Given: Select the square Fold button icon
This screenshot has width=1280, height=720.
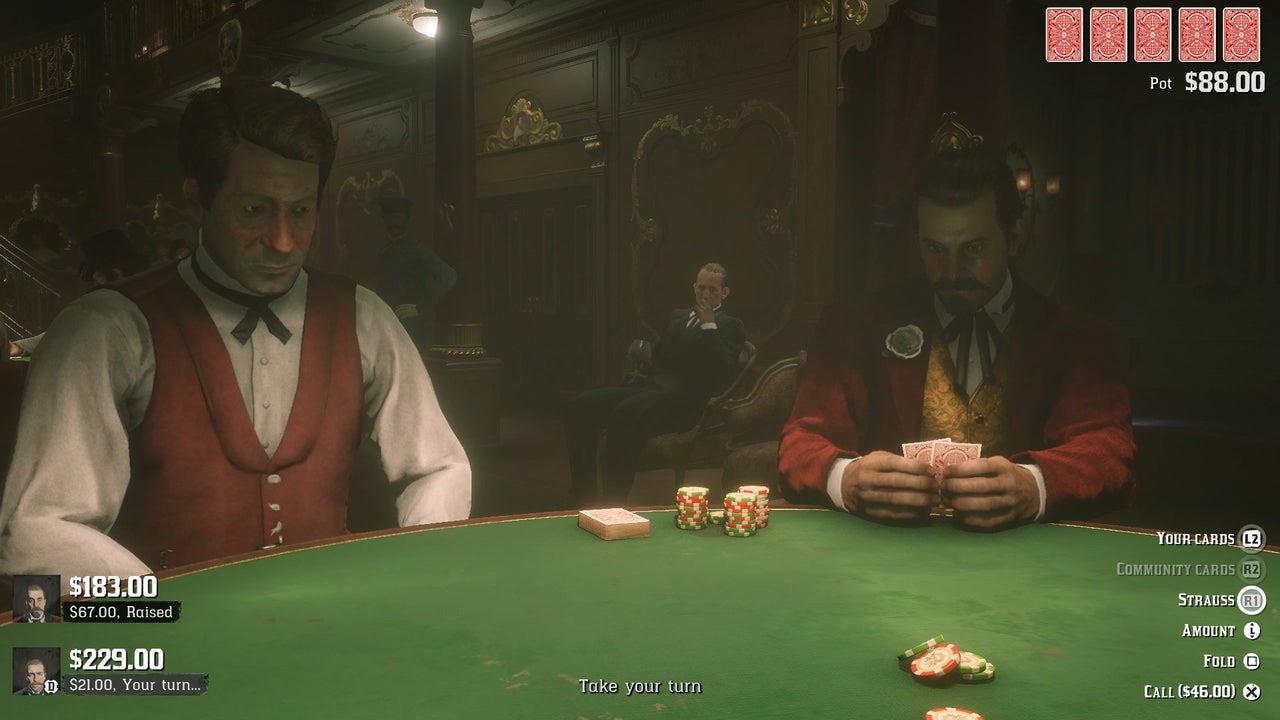Looking at the screenshot, I should click(1253, 661).
